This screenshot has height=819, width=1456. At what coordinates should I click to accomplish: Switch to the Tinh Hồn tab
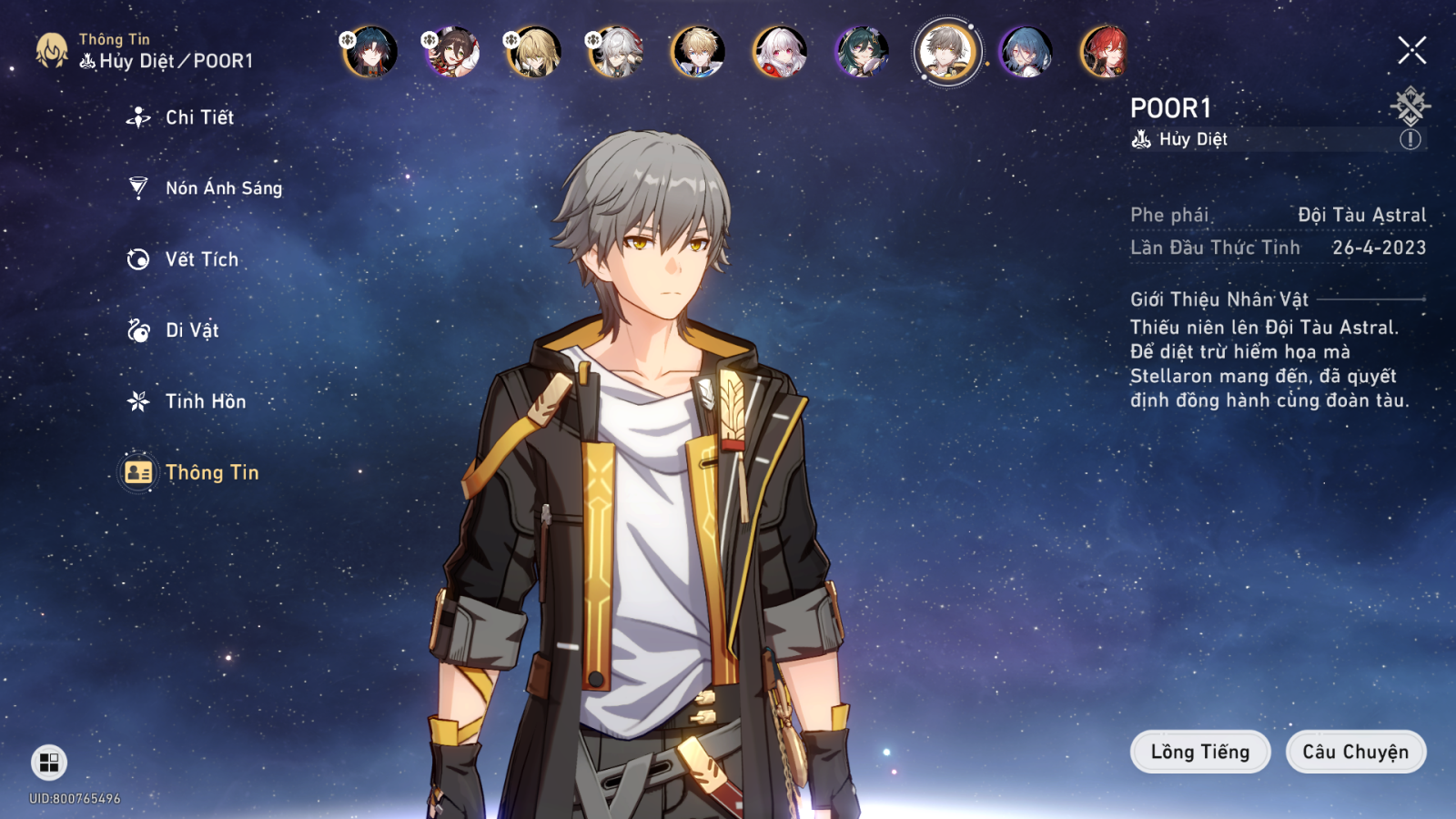[x=205, y=401]
